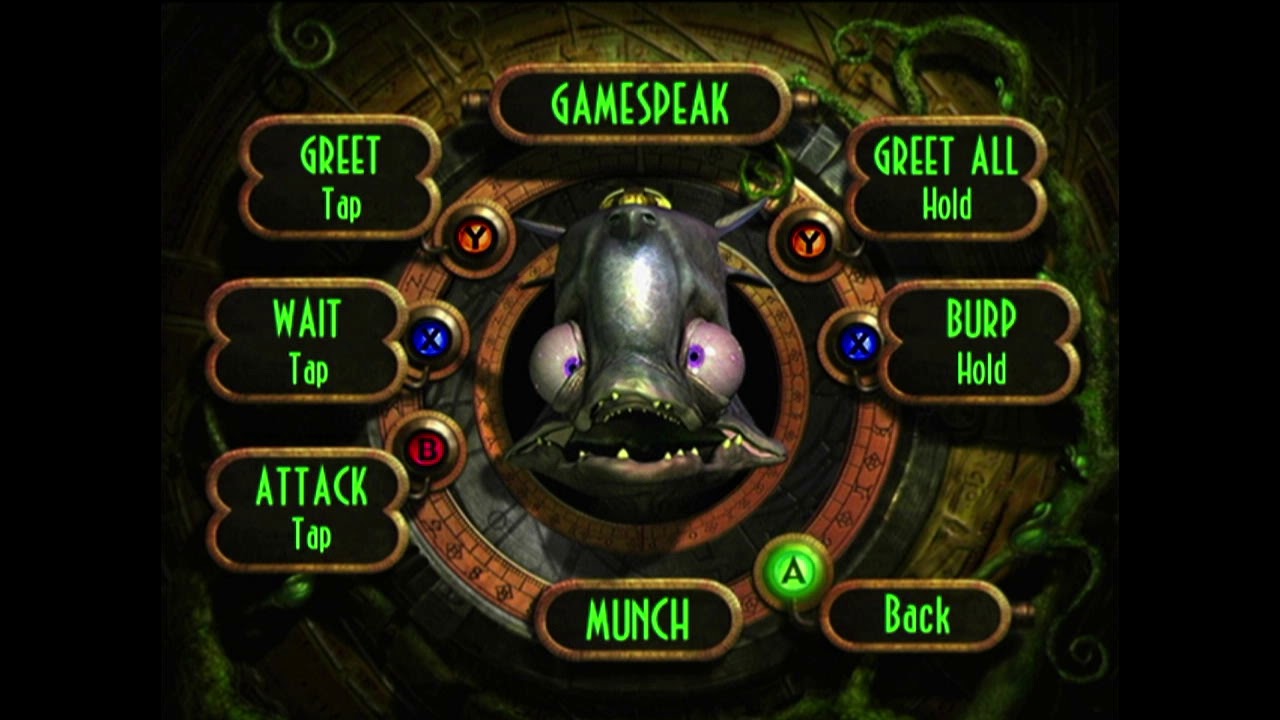The width and height of the screenshot is (1280, 720).
Task: Select the Greet gamespeak panel
Action: tap(340, 178)
